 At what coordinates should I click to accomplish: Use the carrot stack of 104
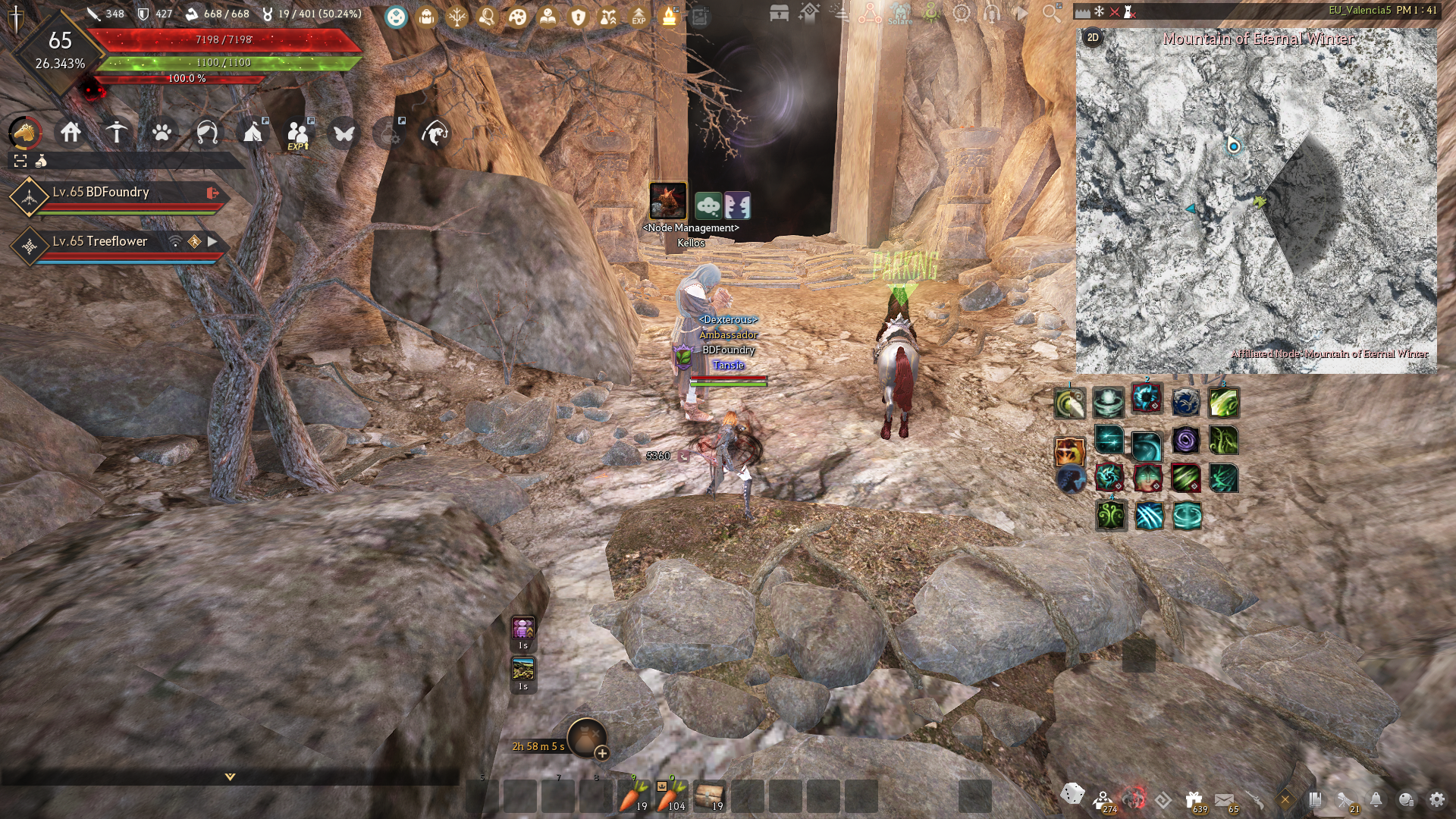[x=672, y=796]
